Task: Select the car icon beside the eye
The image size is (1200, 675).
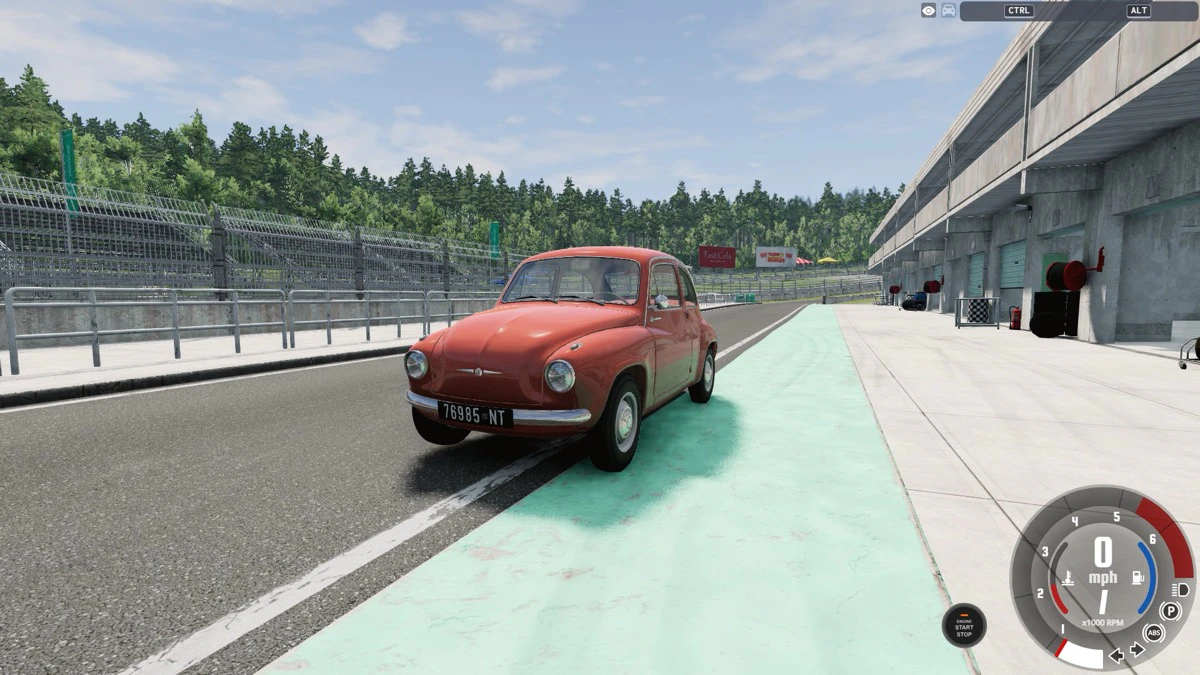Action: tap(948, 10)
